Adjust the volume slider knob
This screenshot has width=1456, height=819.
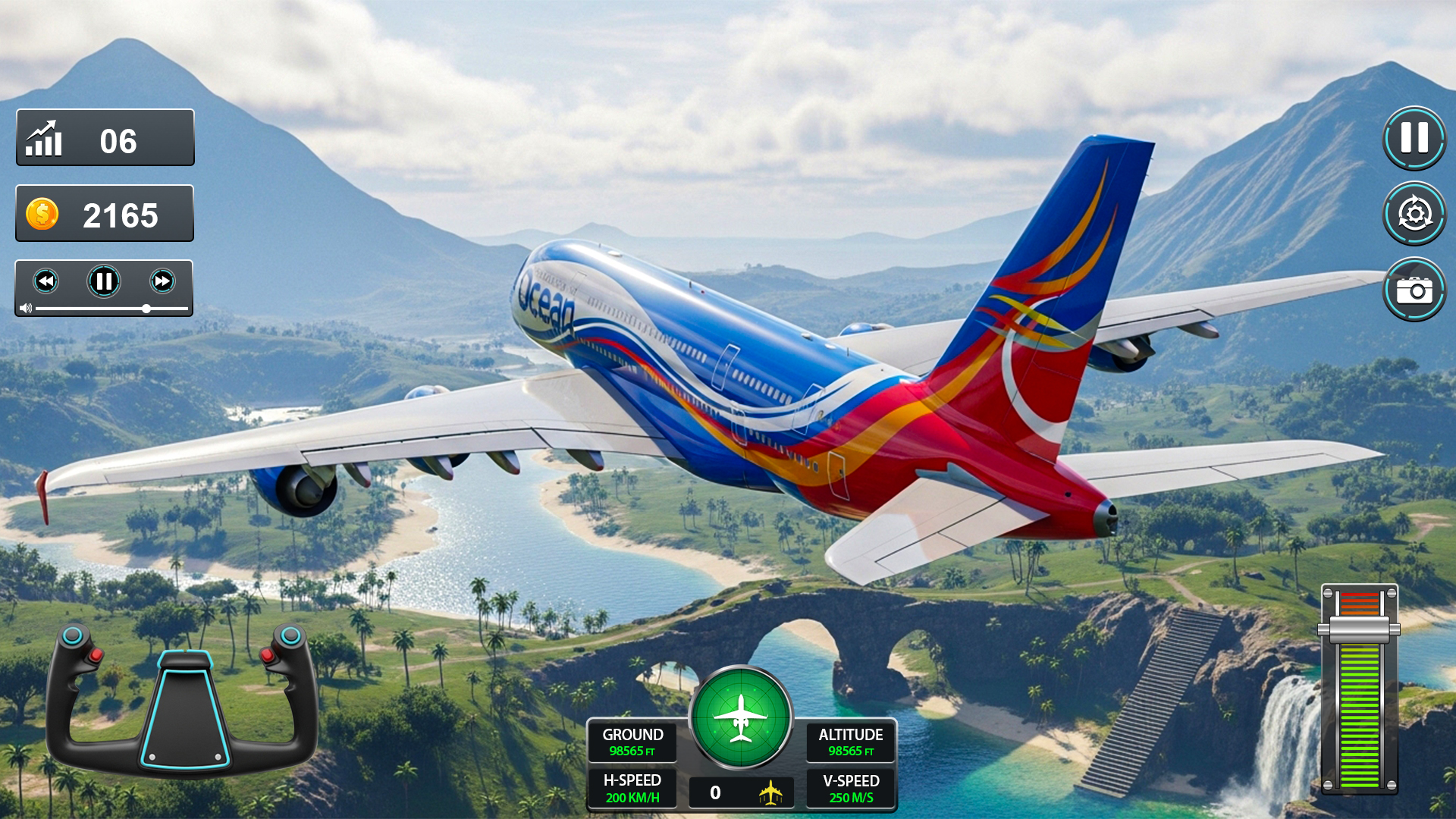coord(146,309)
